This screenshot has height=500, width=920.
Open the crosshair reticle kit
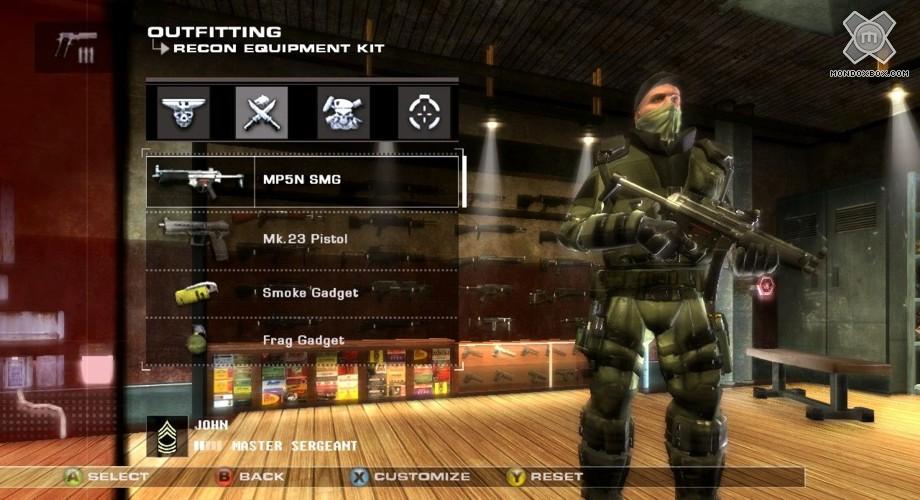pos(424,112)
